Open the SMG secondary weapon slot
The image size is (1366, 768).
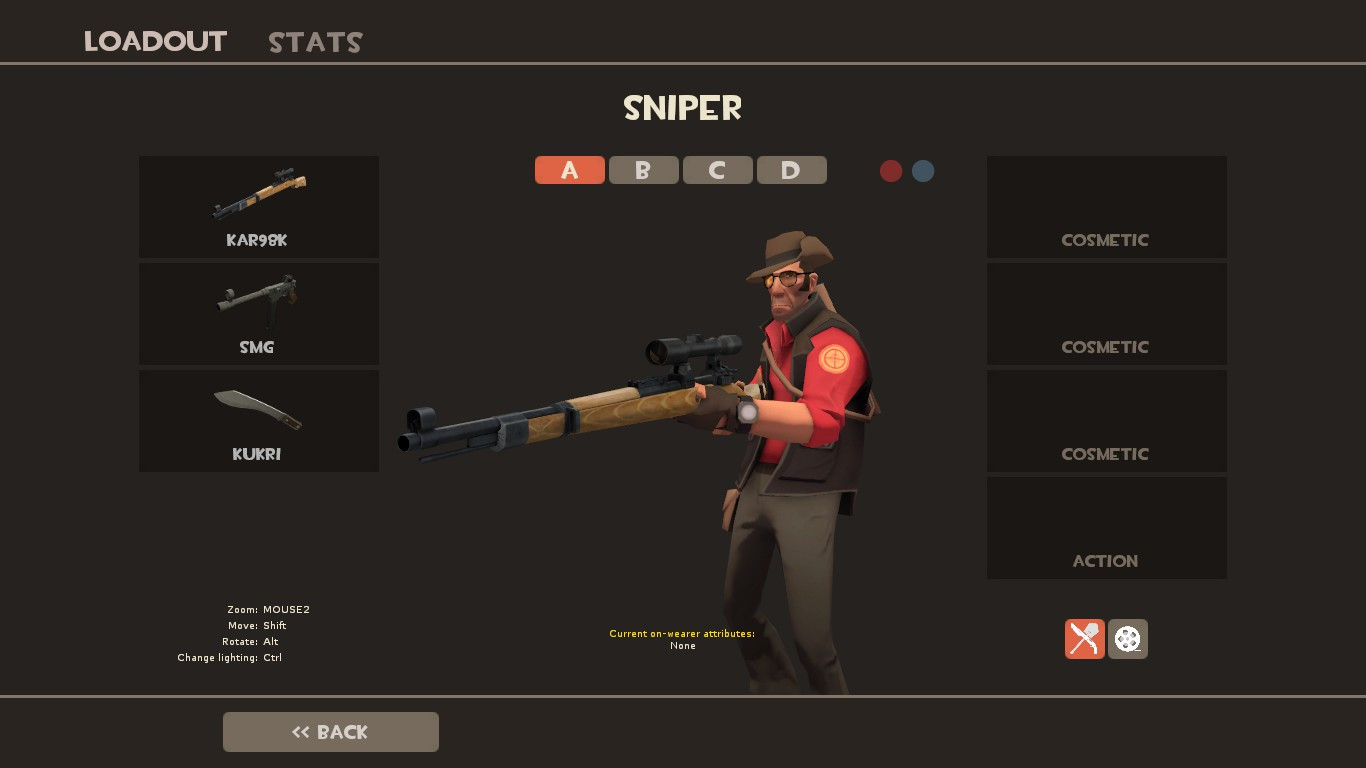click(258, 313)
